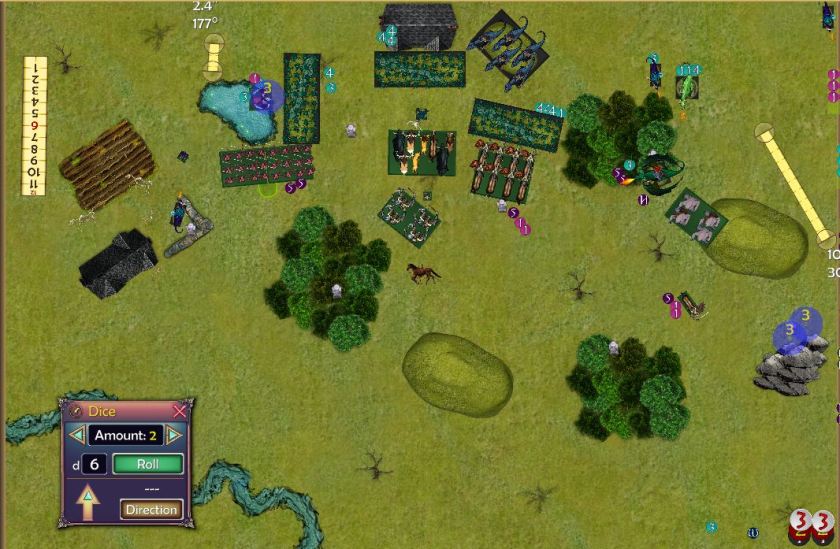Roll the dice with the green Roll button
Viewport: 840px width, 549px height.
click(x=148, y=464)
